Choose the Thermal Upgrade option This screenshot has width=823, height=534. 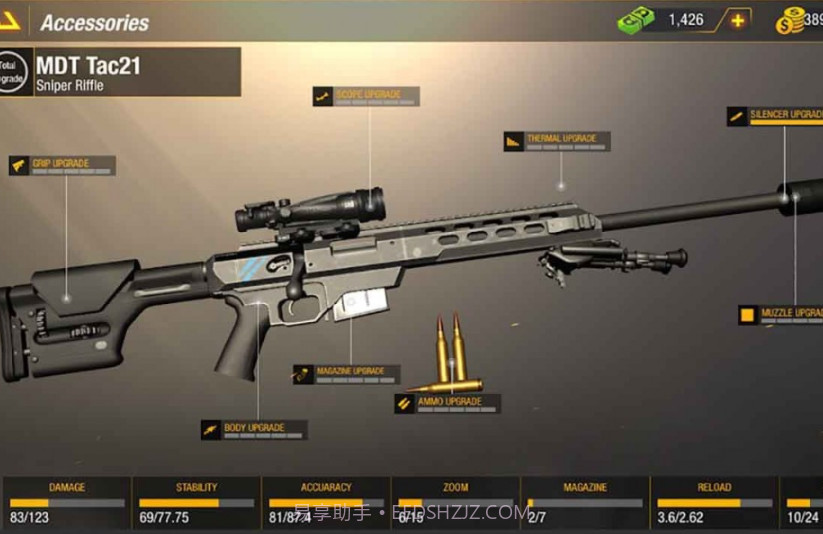557,141
